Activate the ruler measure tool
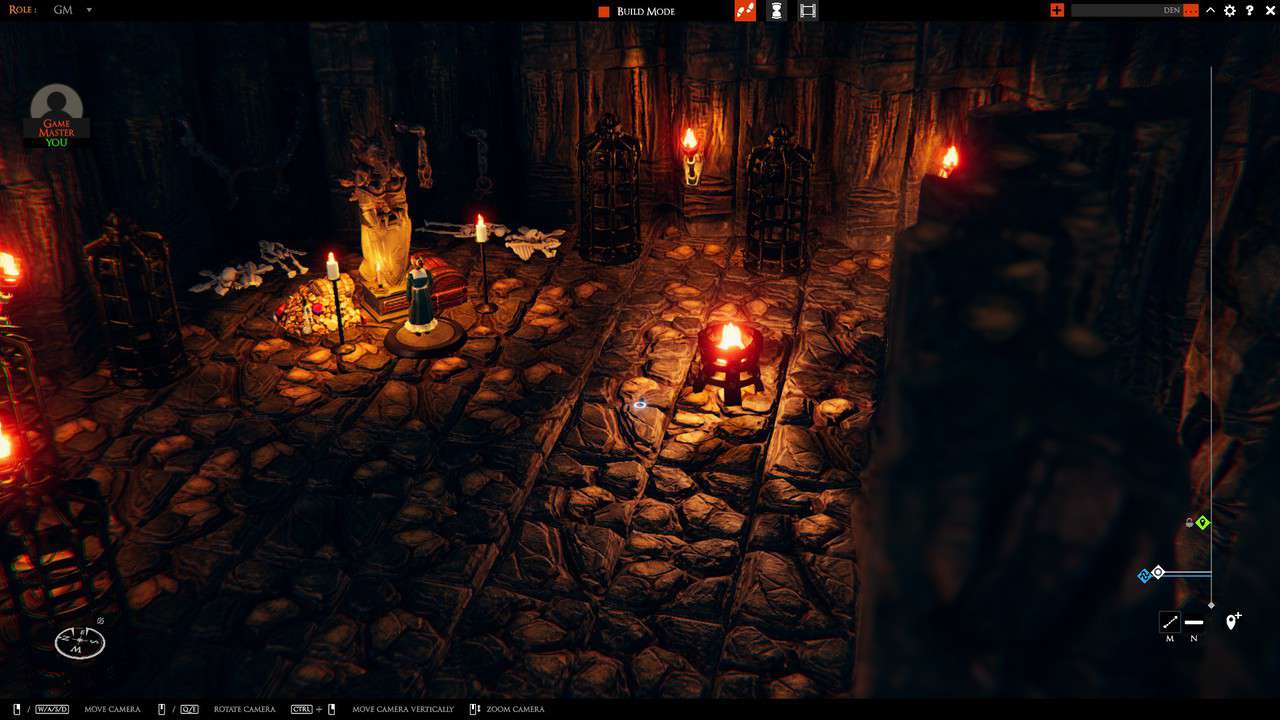The image size is (1280, 720). tap(1170, 622)
